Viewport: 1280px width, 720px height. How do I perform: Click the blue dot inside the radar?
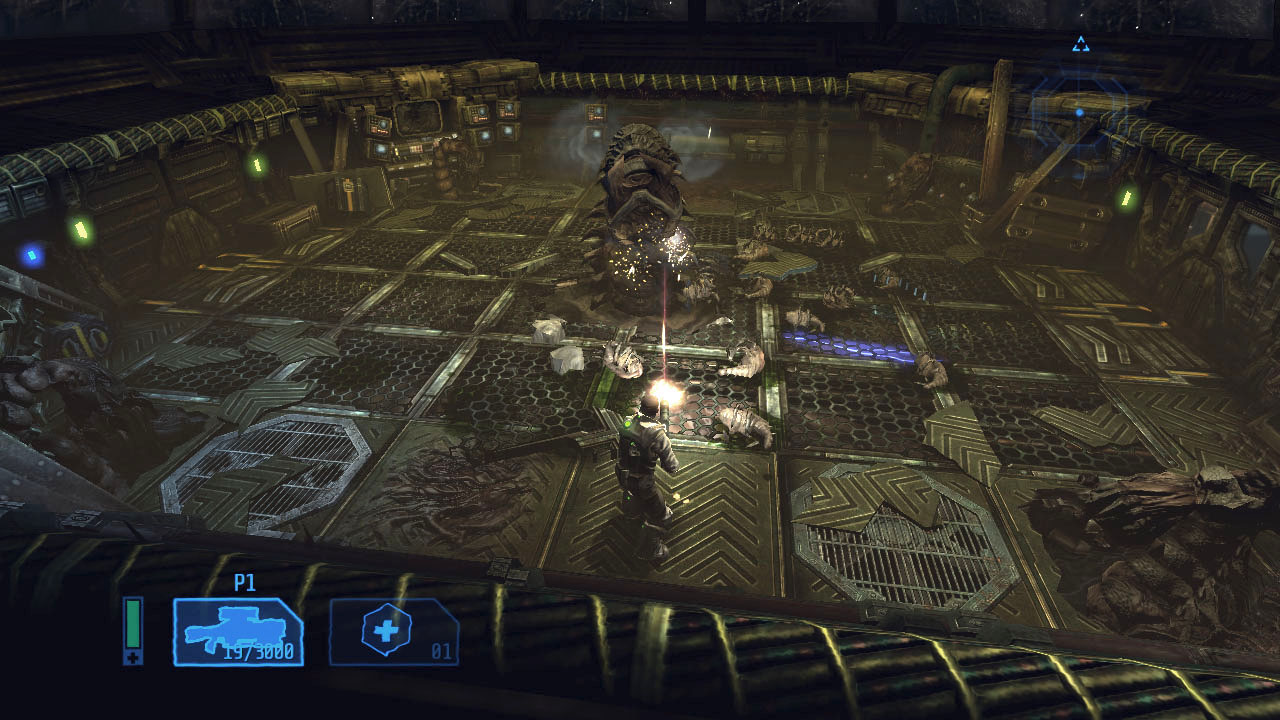pyautogui.click(x=1078, y=113)
